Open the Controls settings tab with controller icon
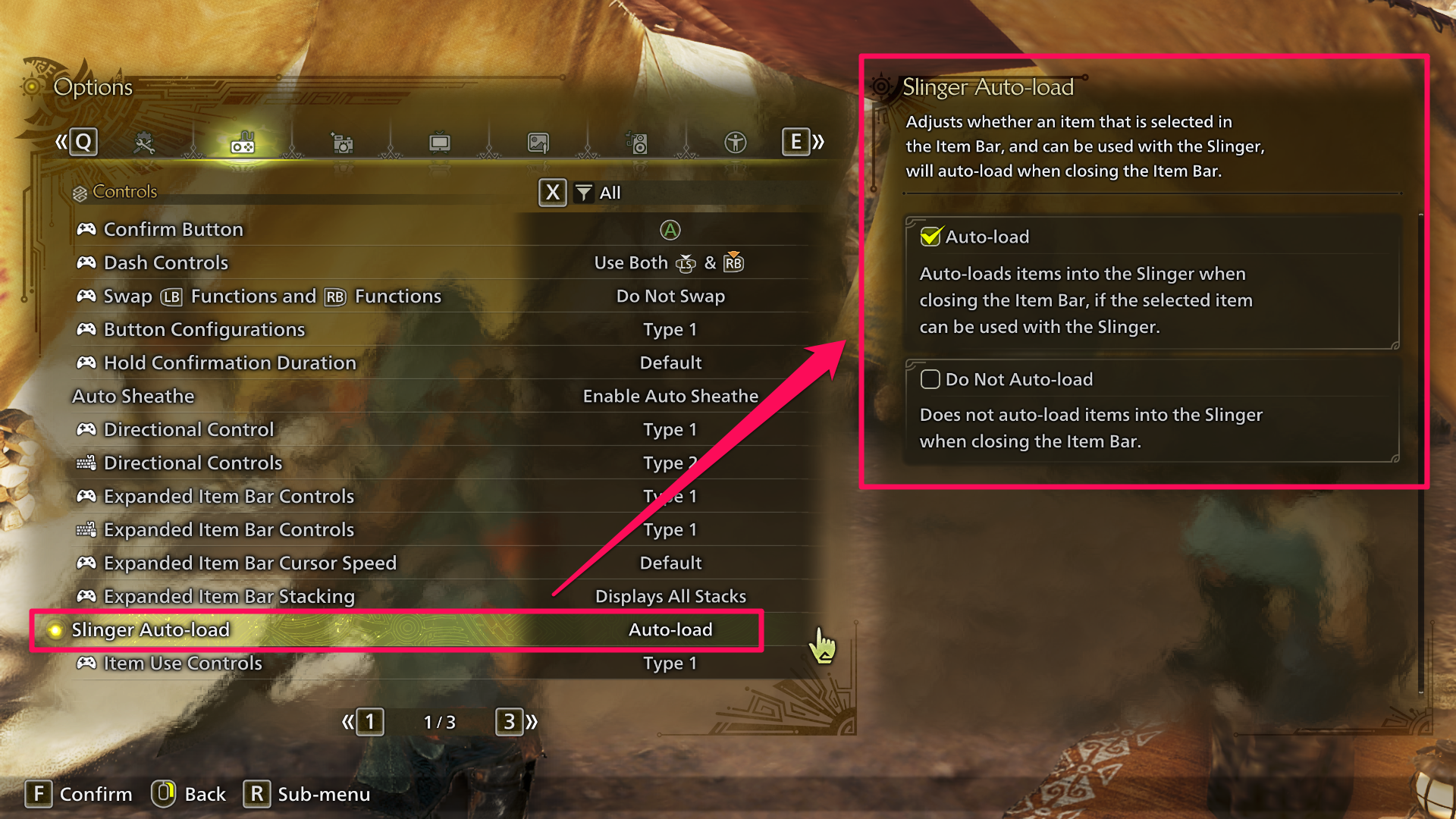Image resolution: width=1456 pixels, height=819 pixels. (243, 143)
